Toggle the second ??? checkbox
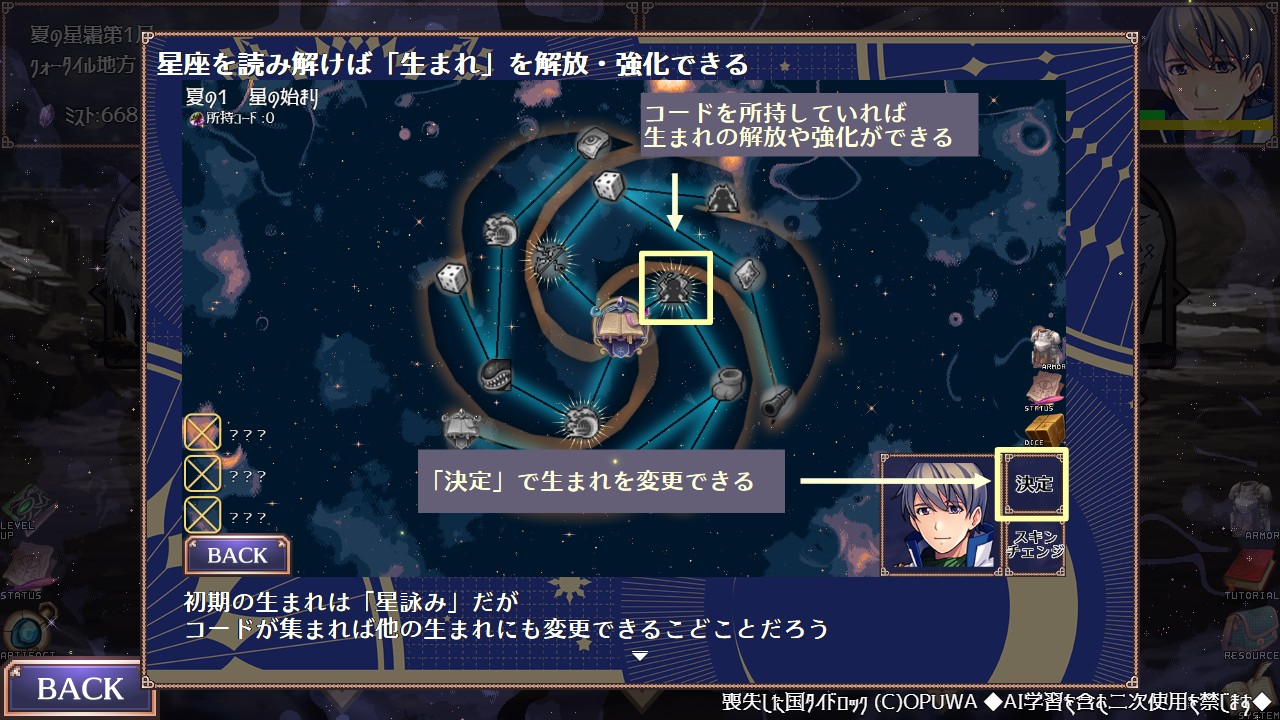Screen dimensions: 1280x720 tap(203, 473)
